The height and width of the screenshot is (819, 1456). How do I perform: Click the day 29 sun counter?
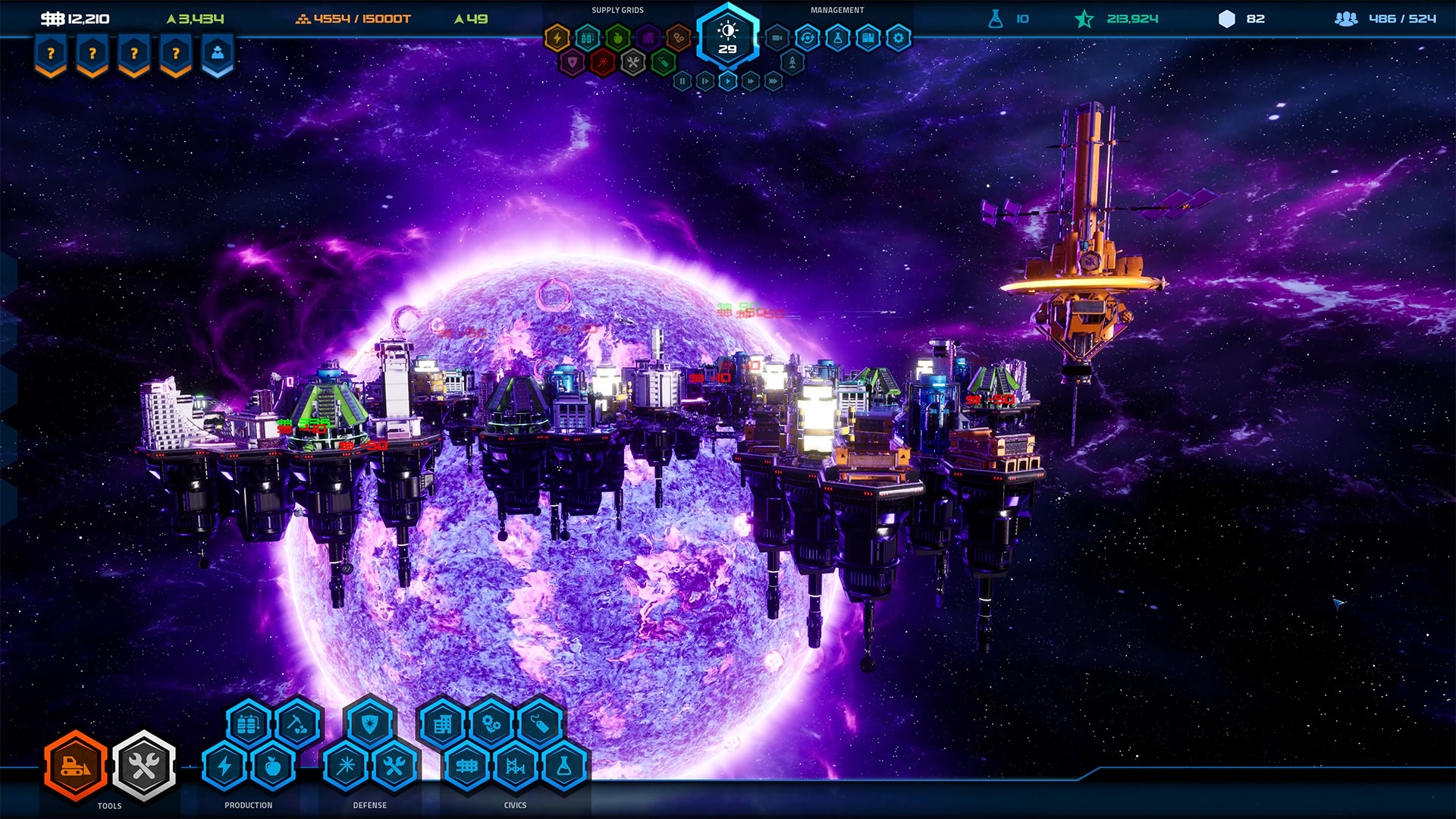[x=728, y=38]
